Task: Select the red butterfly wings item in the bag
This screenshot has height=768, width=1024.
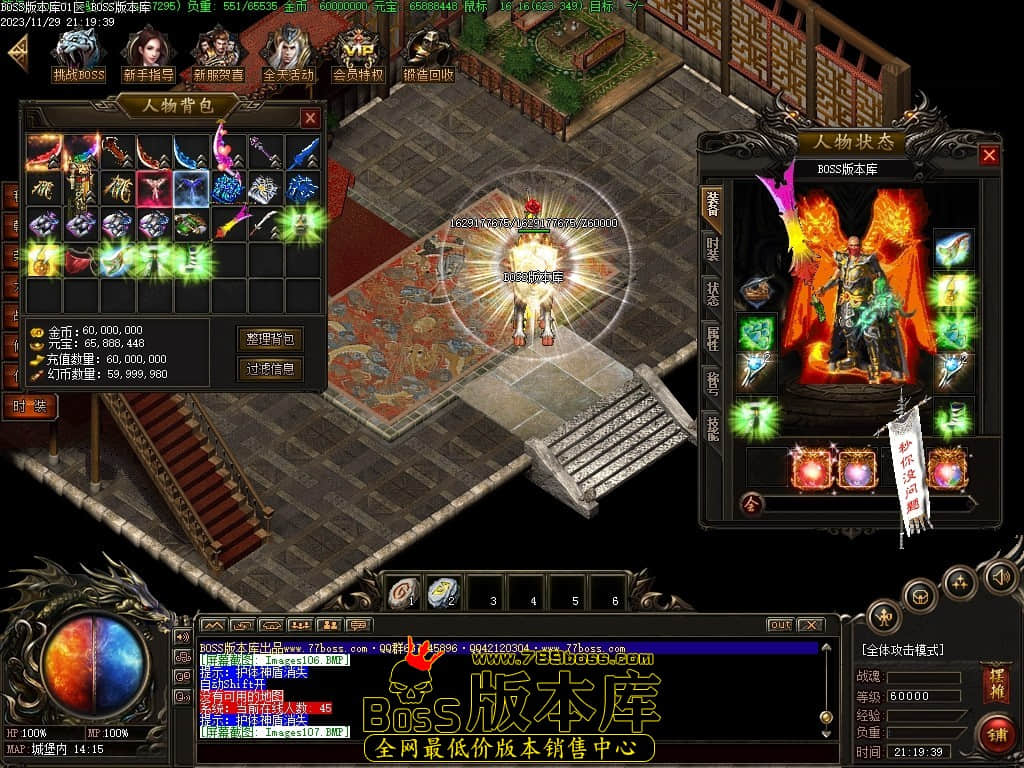Action: click(x=155, y=187)
